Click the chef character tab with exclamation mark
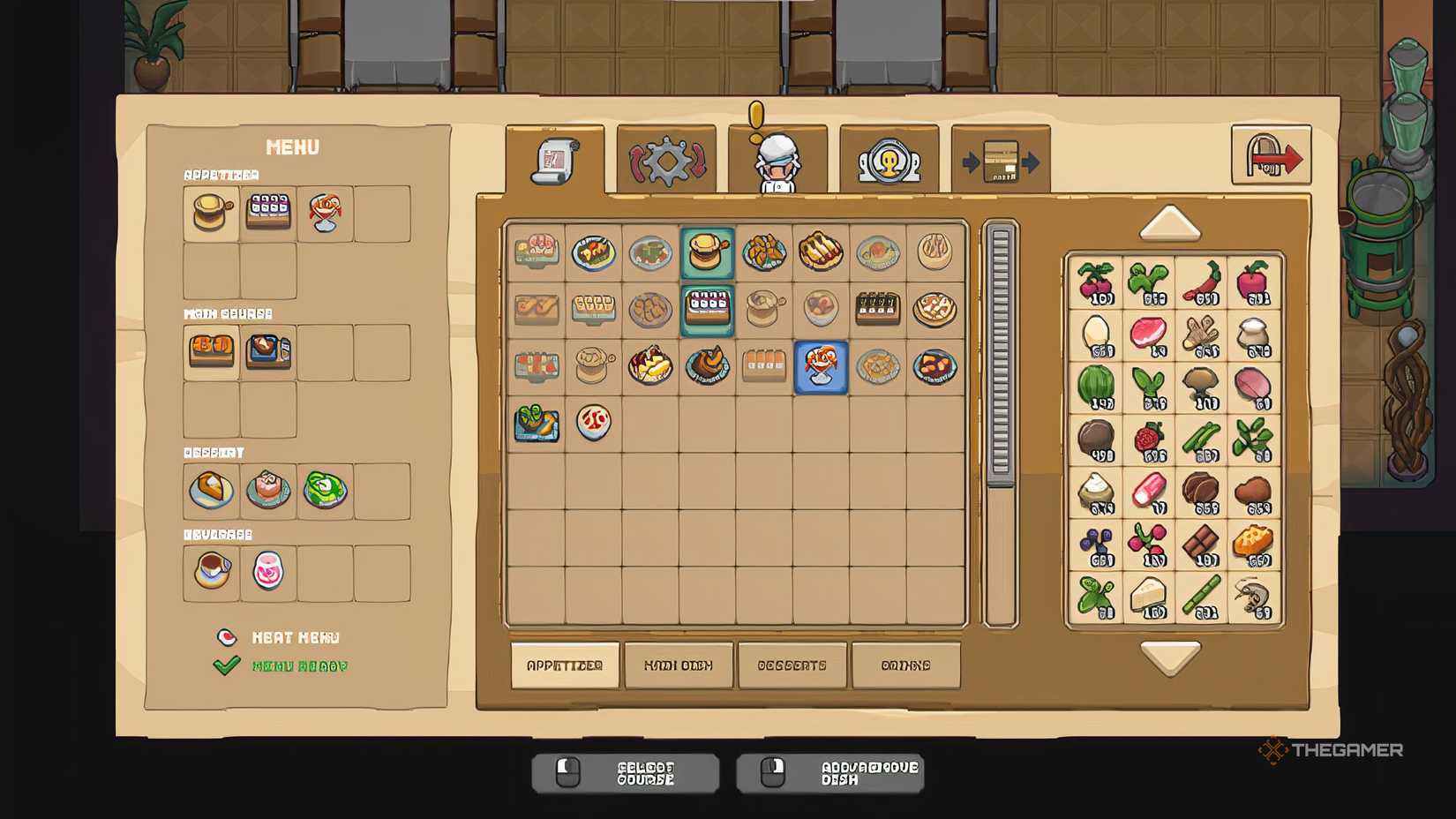This screenshot has width=1456, height=819. 777,161
